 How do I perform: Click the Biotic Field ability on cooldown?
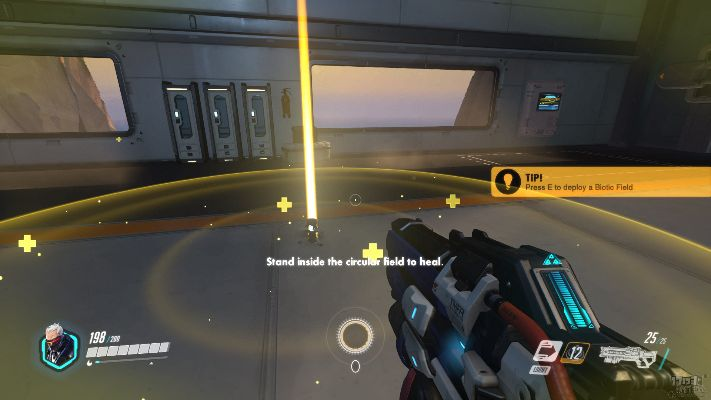tap(576, 351)
